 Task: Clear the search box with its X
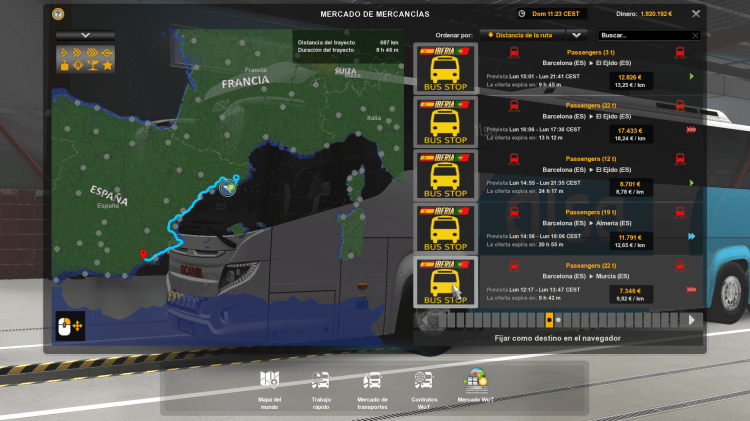[x=682, y=34]
